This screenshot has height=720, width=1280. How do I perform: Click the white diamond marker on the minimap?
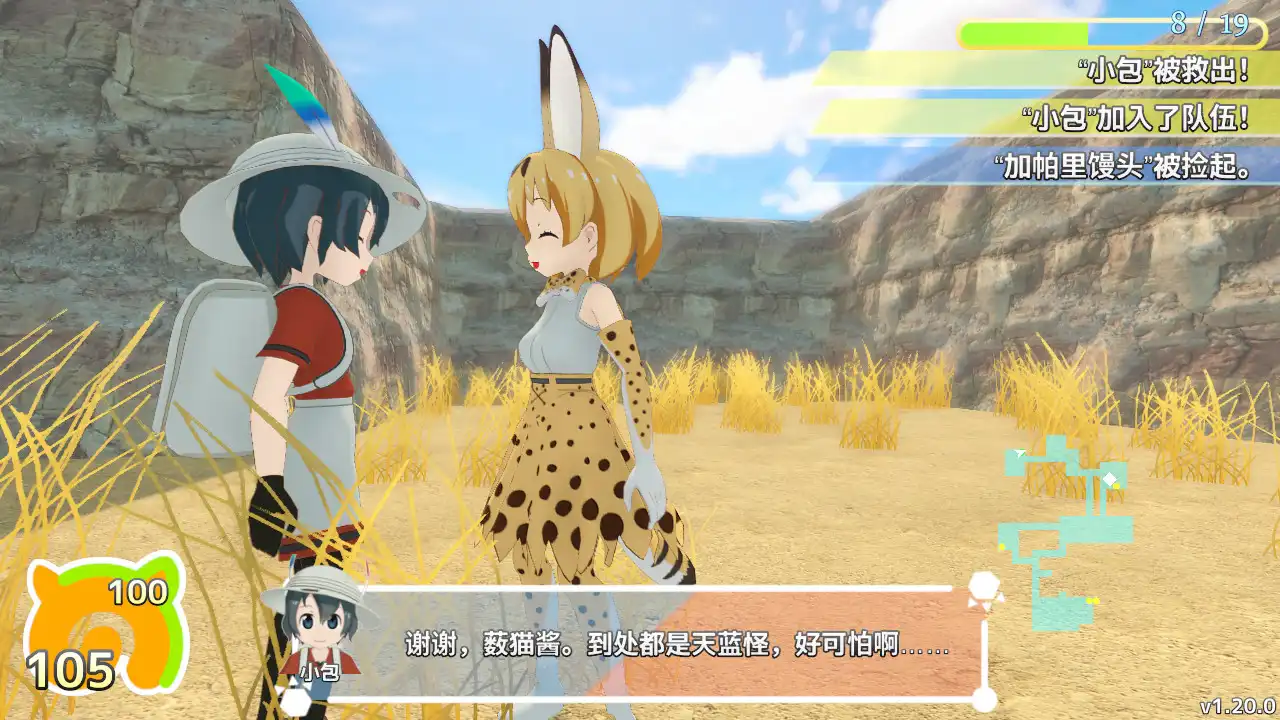(1109, 478)
